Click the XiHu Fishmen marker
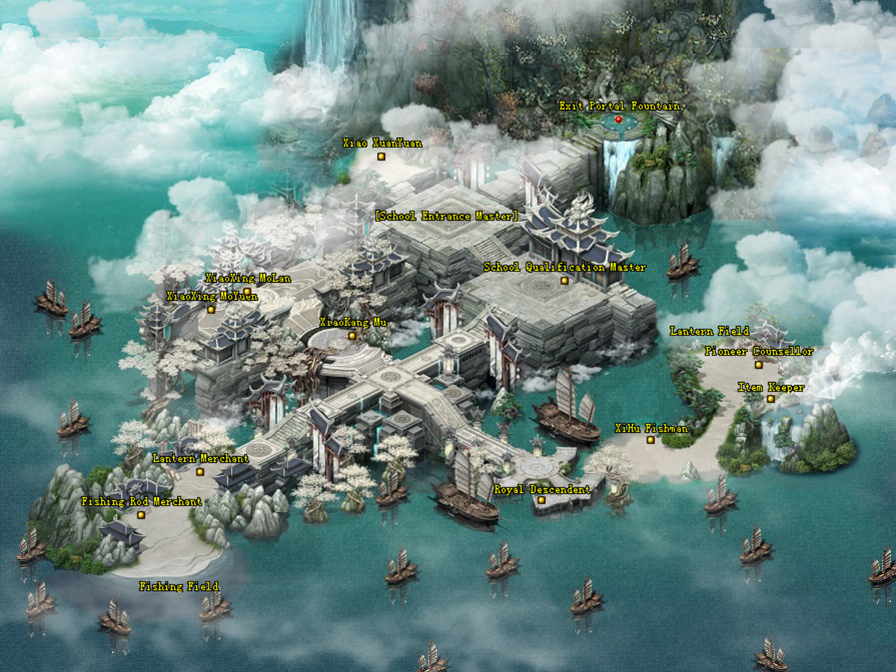Viewport: 896px width, 672px height. tap(650, 440)
